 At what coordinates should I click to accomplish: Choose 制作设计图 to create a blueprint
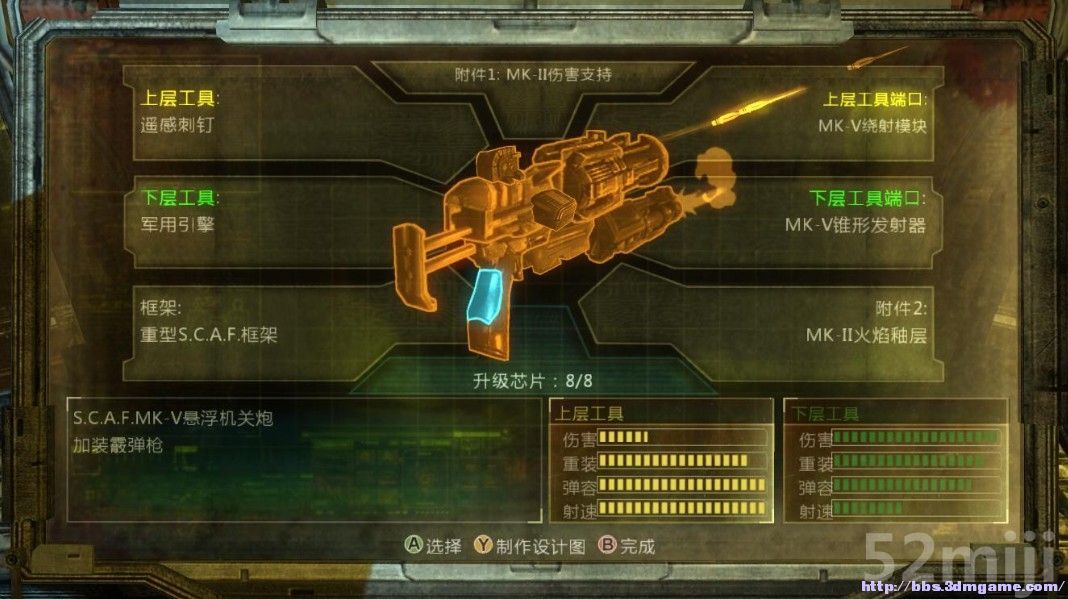point(529,546)
